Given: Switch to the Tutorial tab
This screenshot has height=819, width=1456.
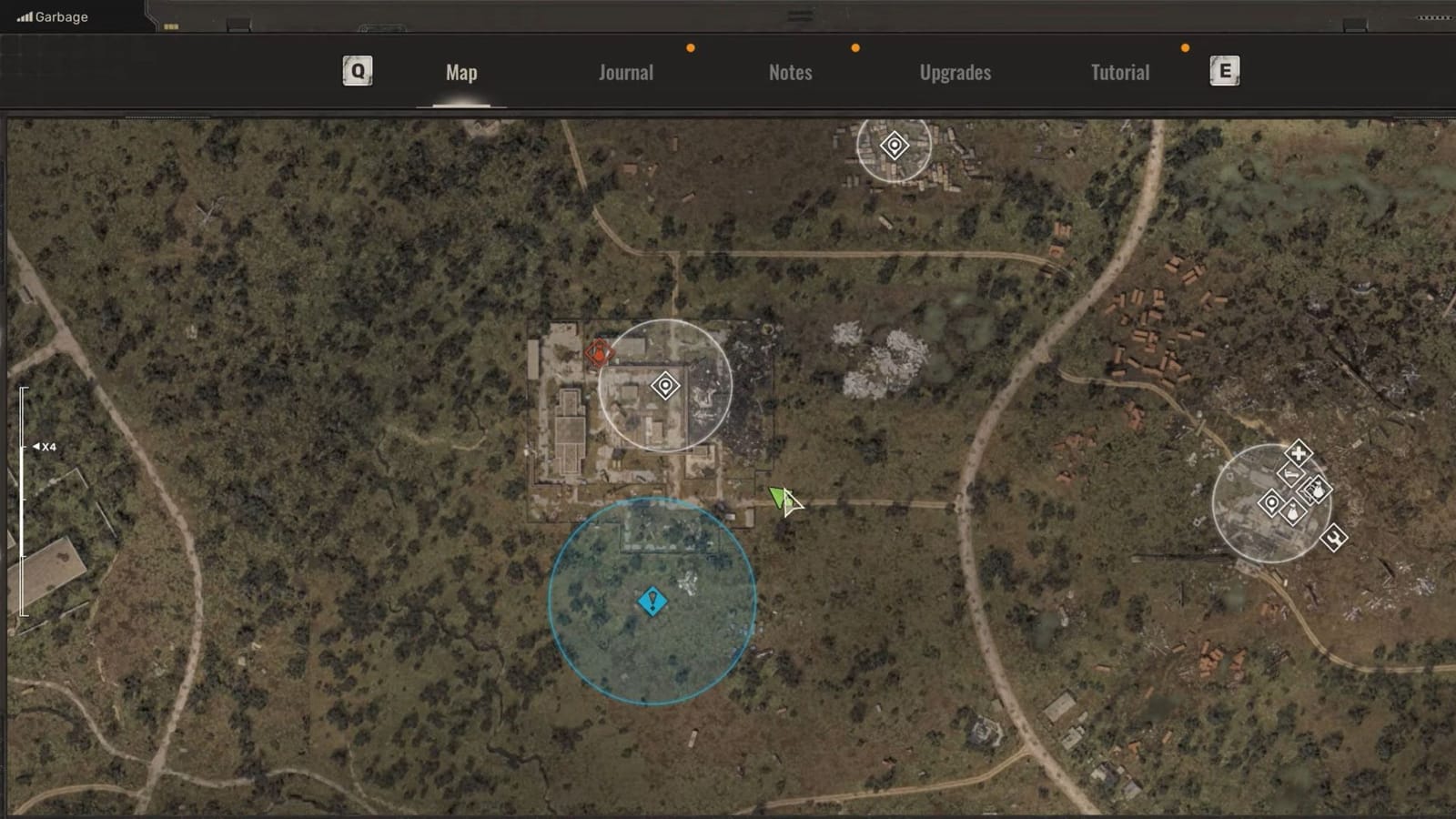Looking at the screenshot, I should click(x=1118, y=72).
